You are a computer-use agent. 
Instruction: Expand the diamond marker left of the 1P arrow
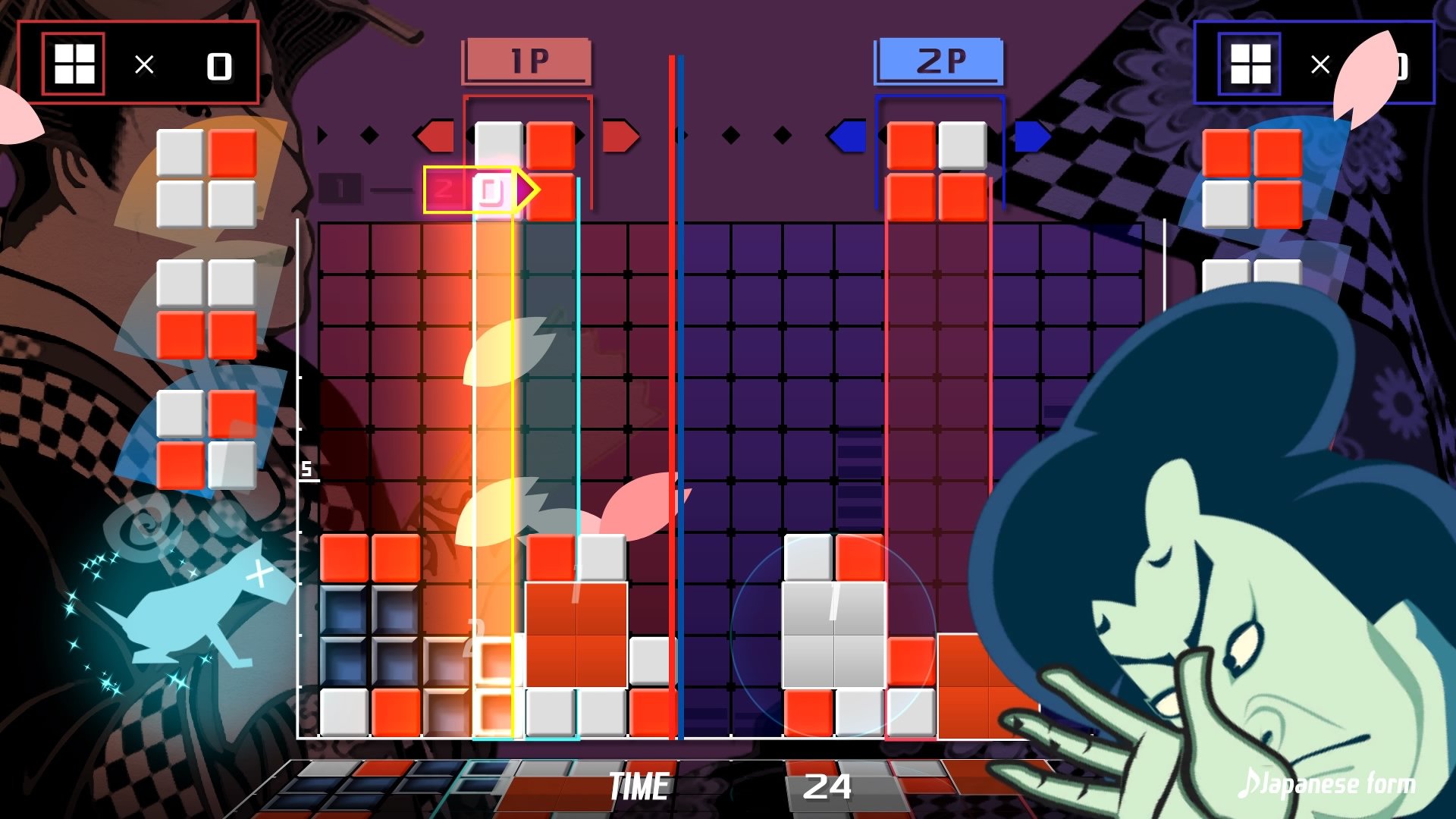point(369,134)
